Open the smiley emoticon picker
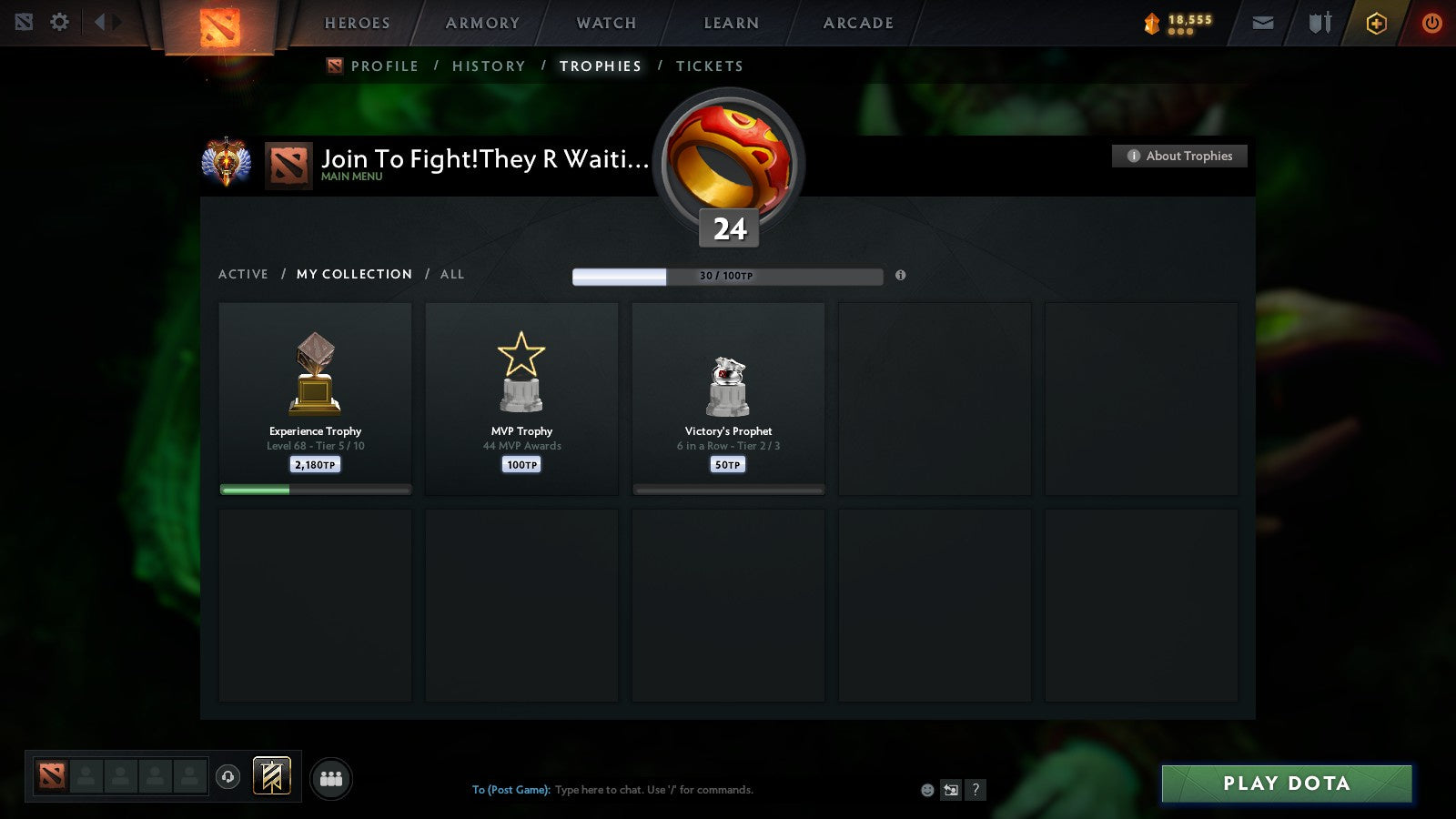Screen dimensions: 1456x819 (926, 790)
